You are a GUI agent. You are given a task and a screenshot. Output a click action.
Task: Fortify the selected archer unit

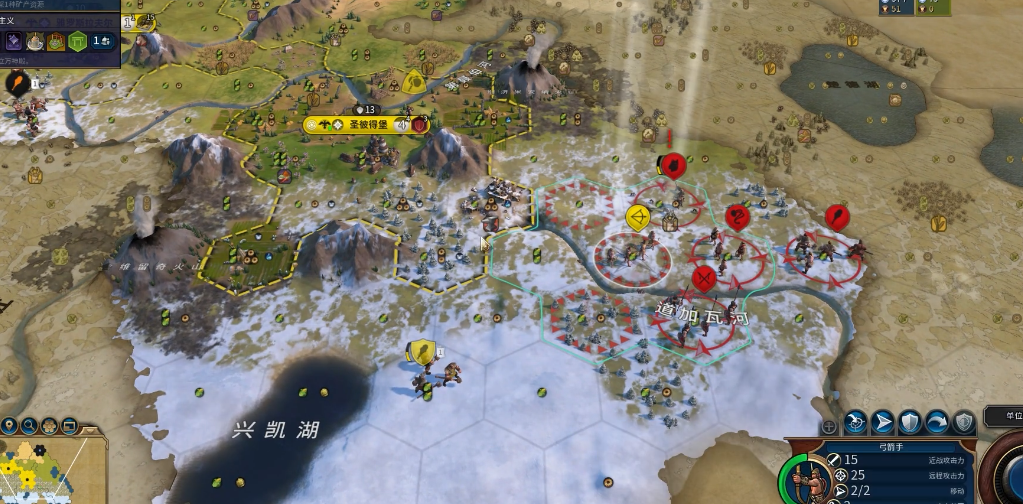tap(910, 422)
